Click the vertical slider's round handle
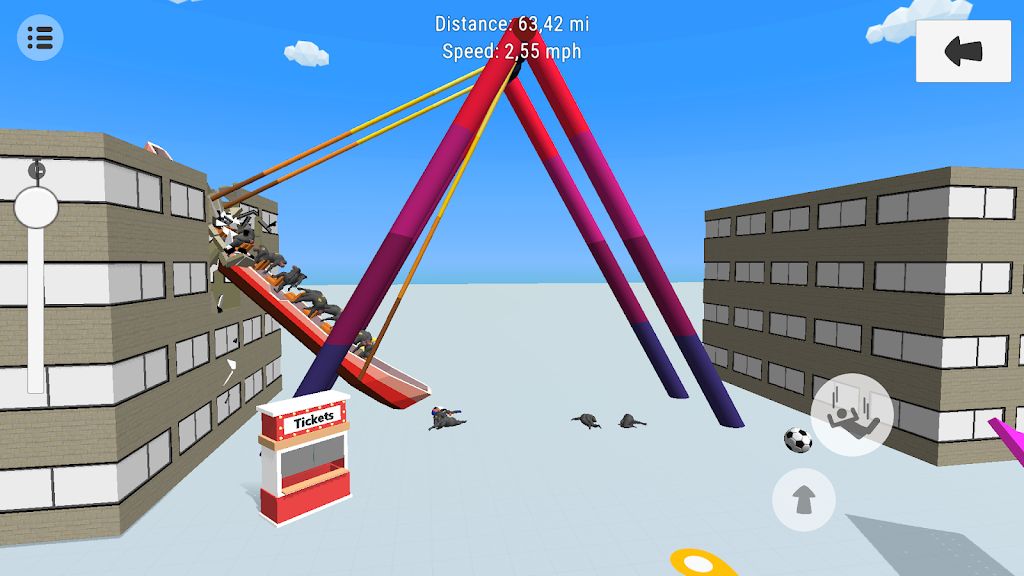This screenshot has width=1024, height=576. pos(36,208)
